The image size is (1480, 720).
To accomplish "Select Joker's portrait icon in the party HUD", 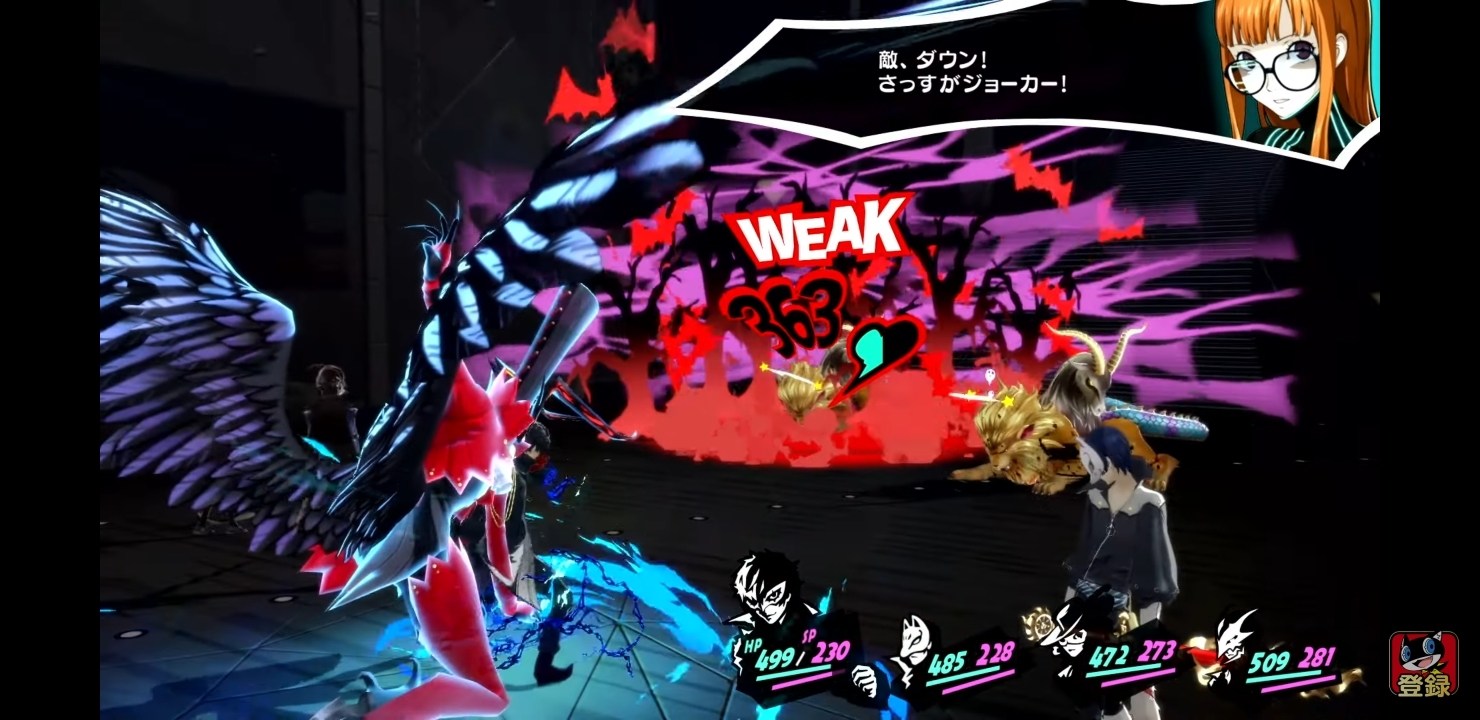I will [x=768, y=598].
